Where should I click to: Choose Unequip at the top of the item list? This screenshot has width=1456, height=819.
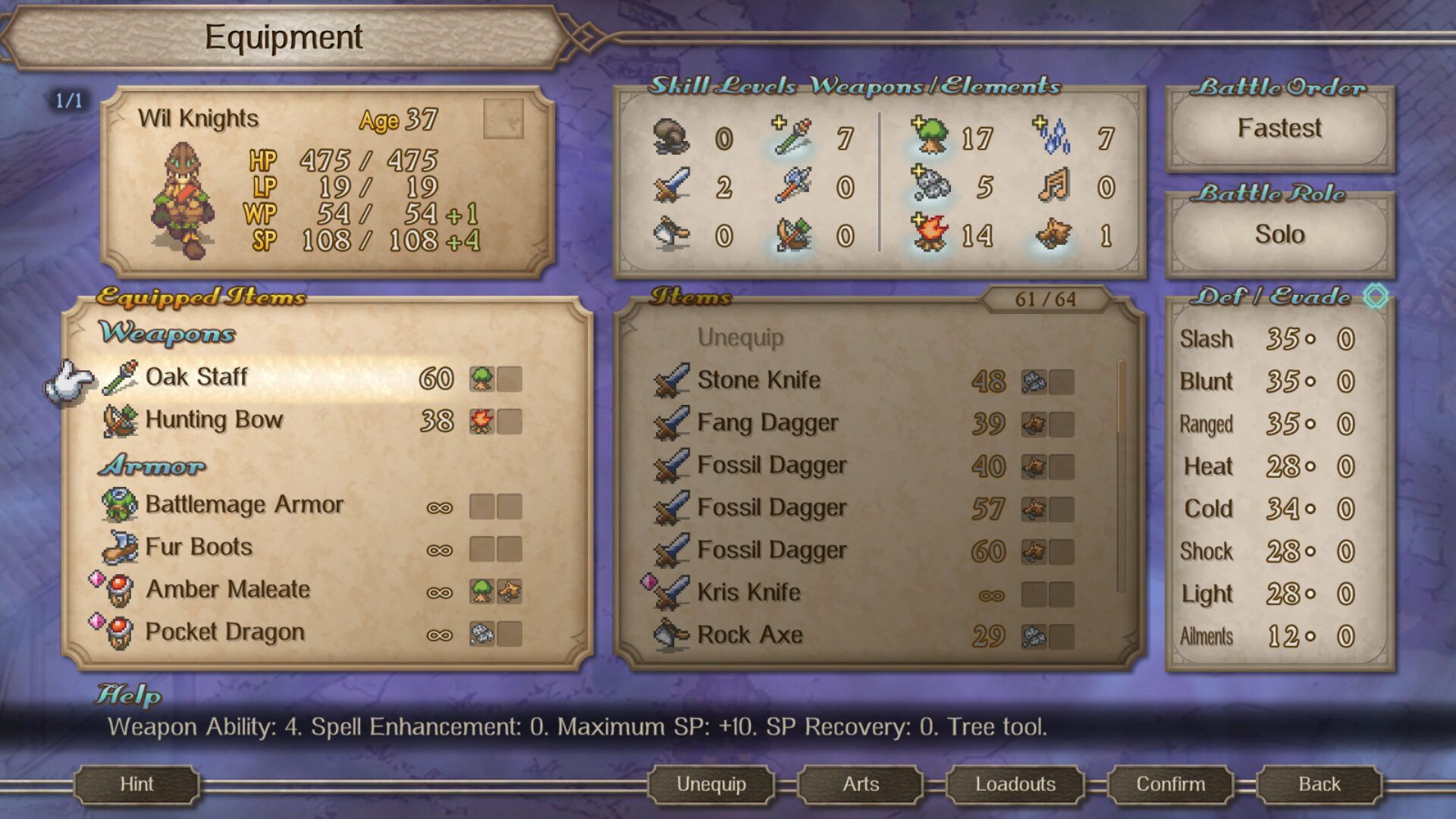[x=740, y=338]
